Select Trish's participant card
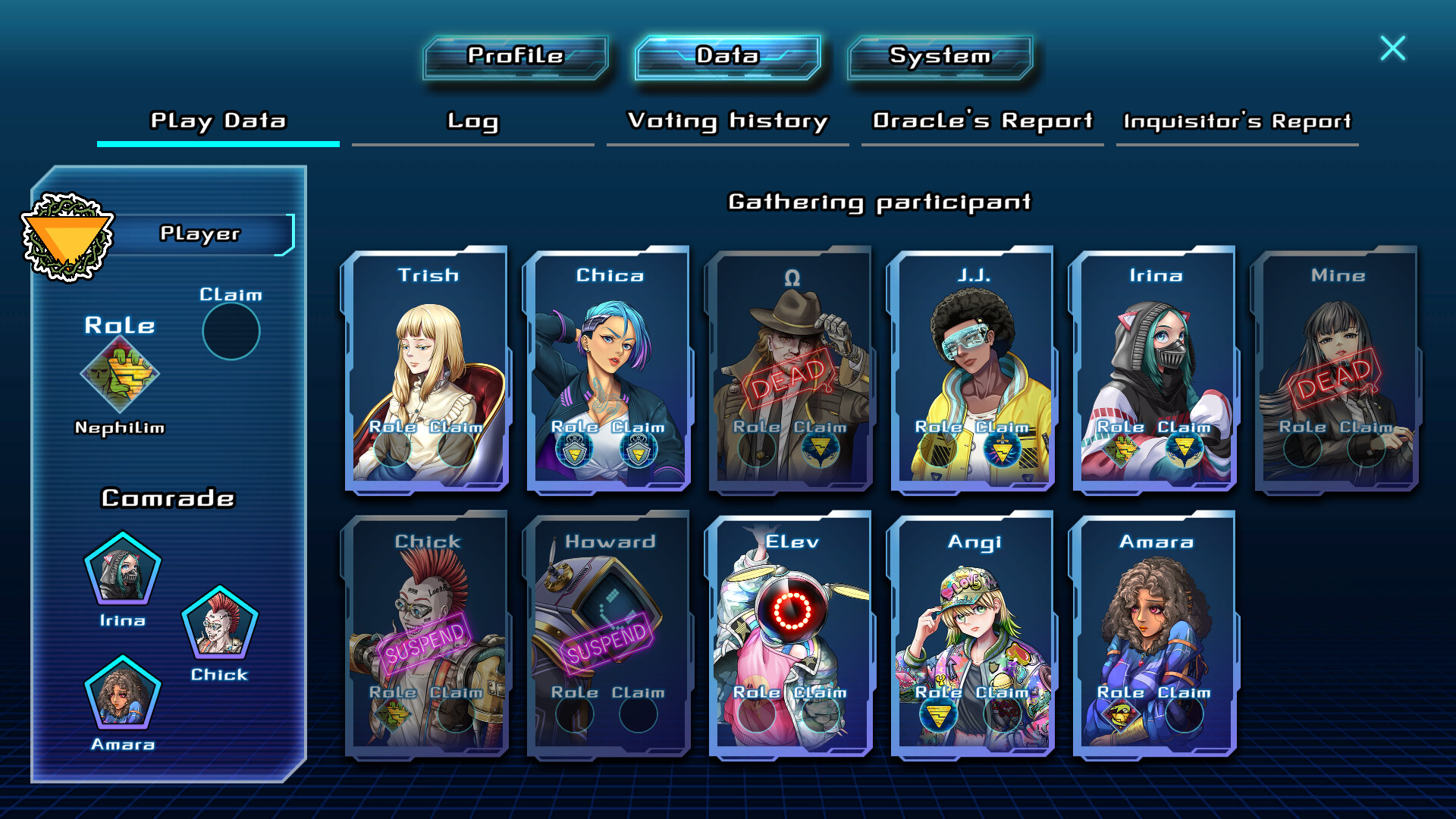The height and width of the screenshot is (819, 1456). point(427,368)
